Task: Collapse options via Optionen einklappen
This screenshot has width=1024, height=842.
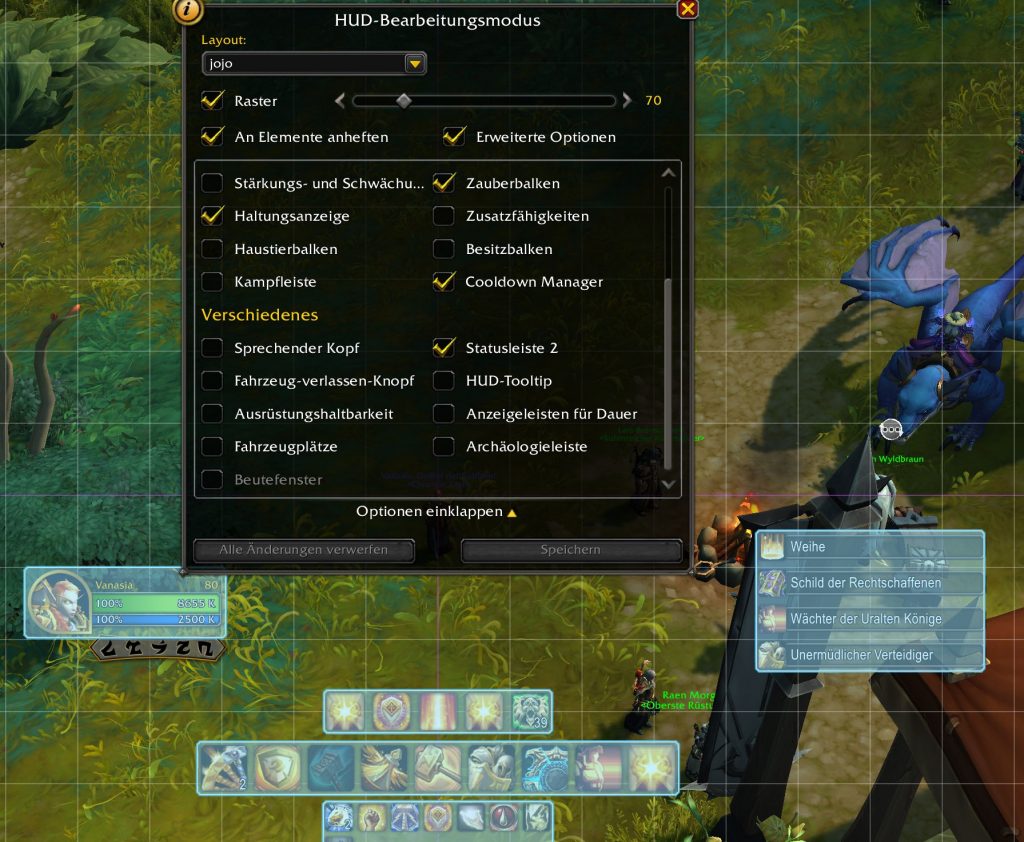Action: point(436,512)
